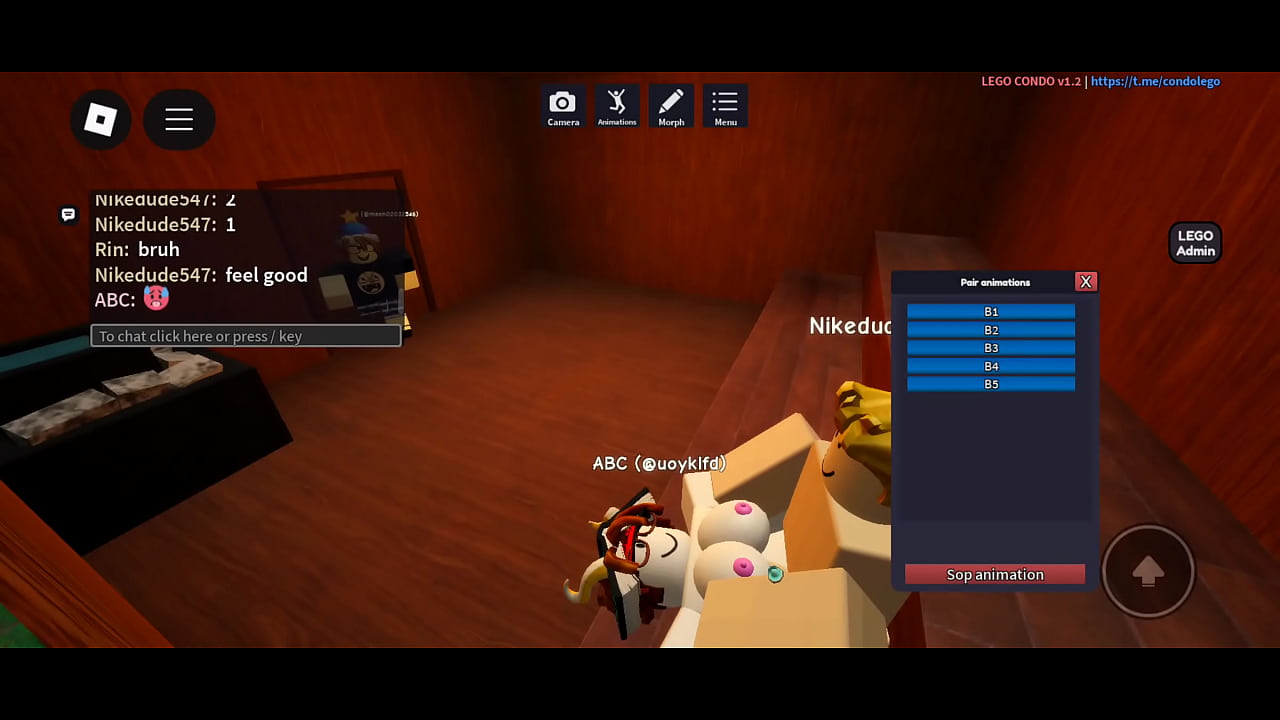The height and width of the screenshot is (720, 1280).
Task: Open the t.me/condolego link
Action: pos(1155,81)
